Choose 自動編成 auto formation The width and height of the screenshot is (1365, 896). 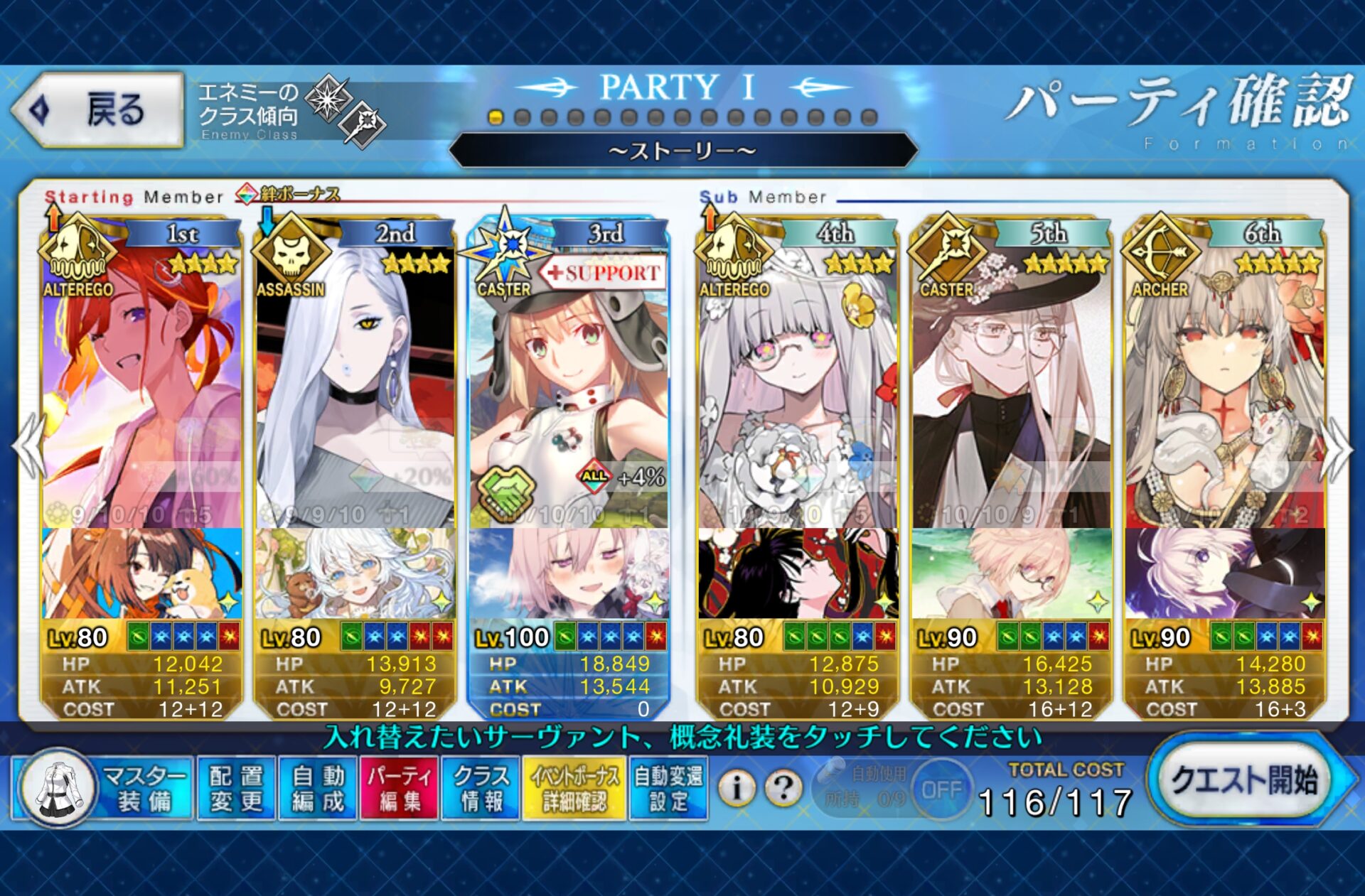318,789
